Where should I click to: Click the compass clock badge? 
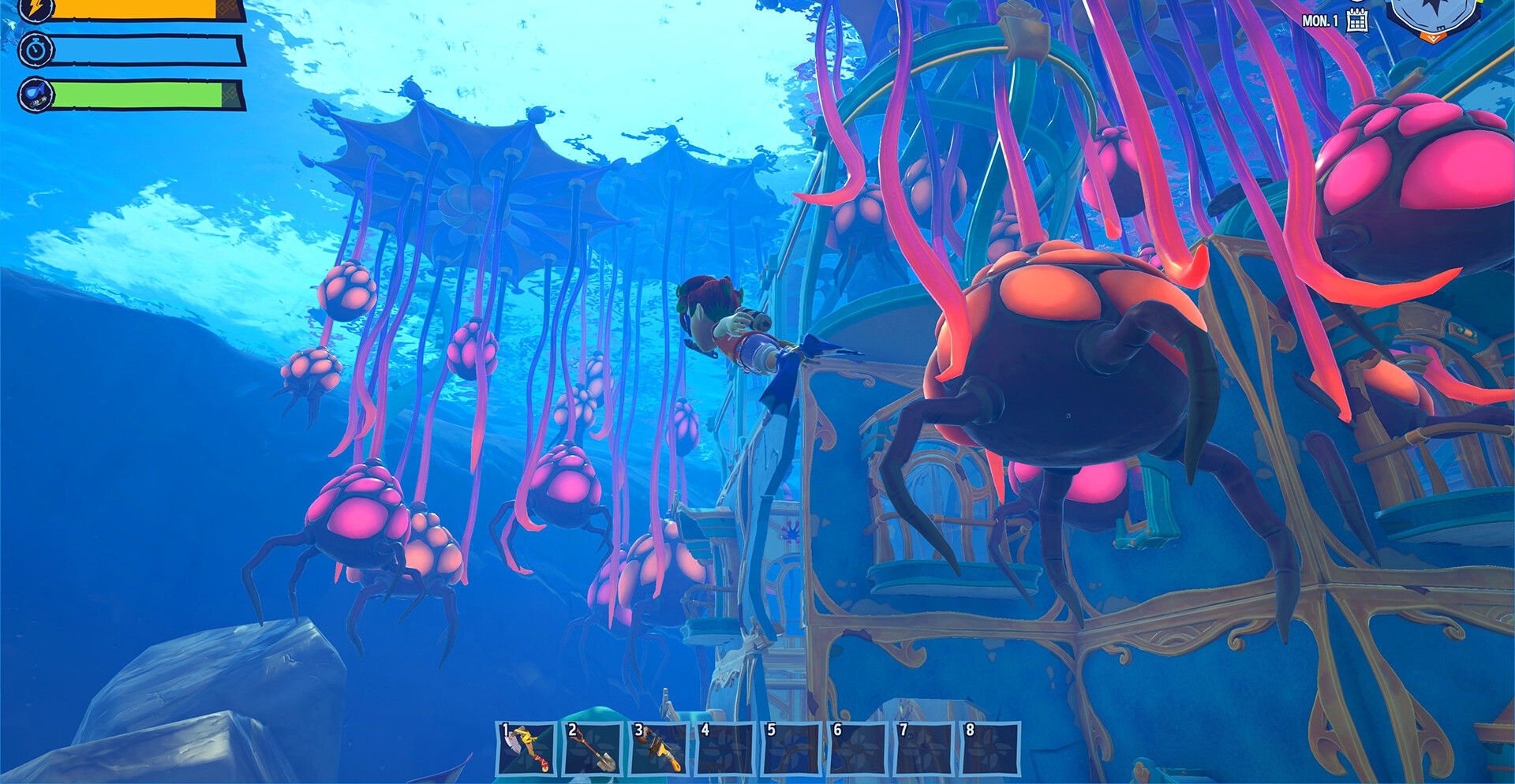(x=1433, y=17)
